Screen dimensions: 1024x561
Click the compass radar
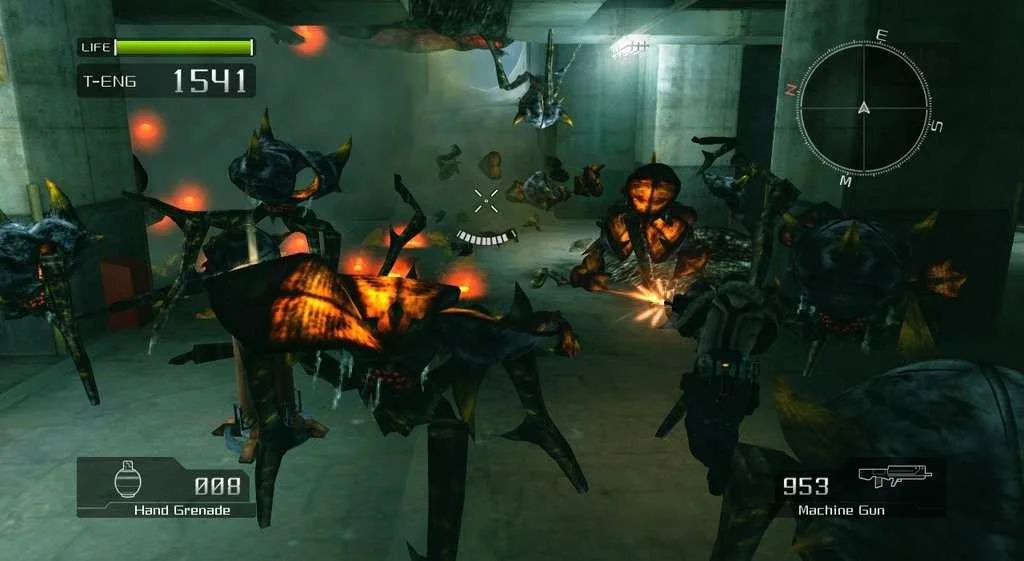point(866,108)
